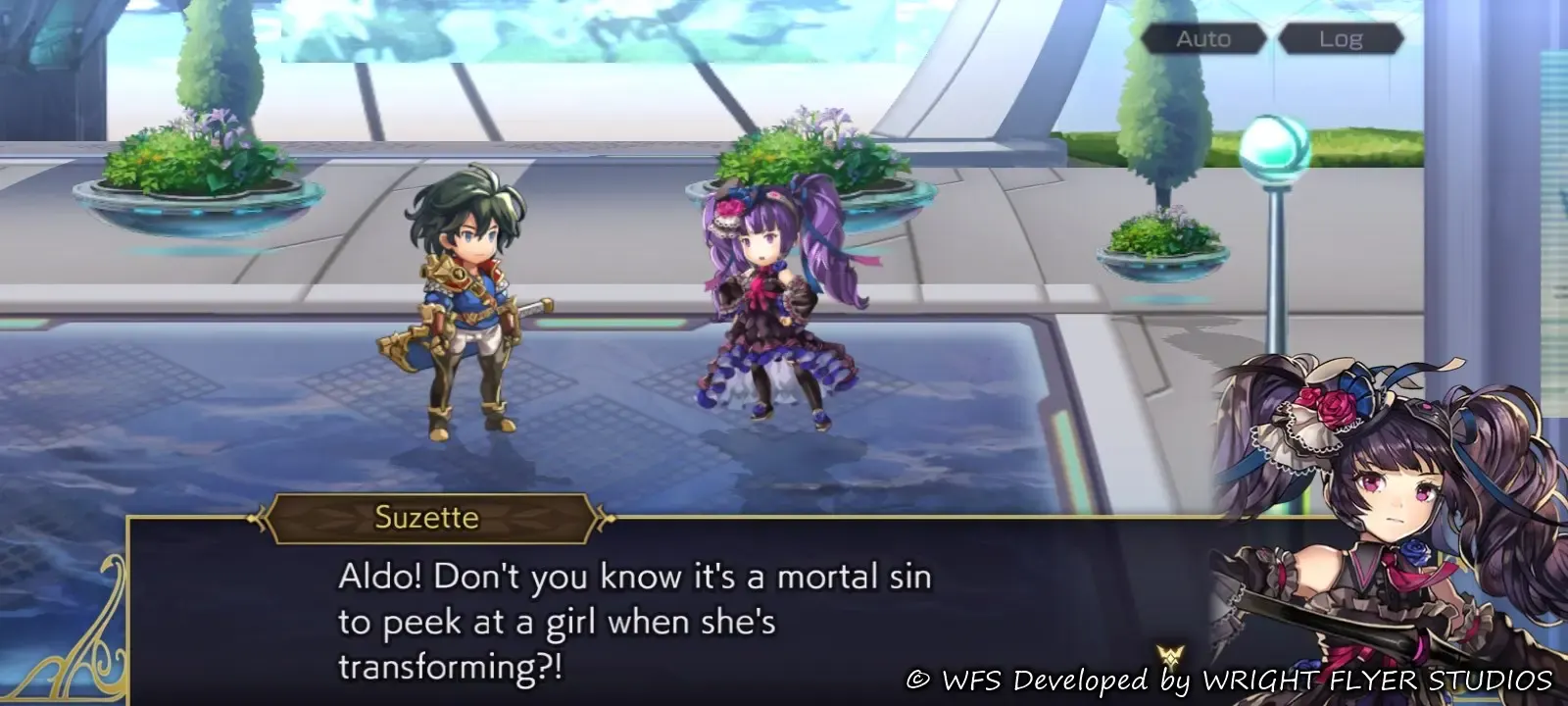Screen dimensions: 1568x706
Task: Click the gold continue arrow indicator
Action: click(x=1169, y=656)
